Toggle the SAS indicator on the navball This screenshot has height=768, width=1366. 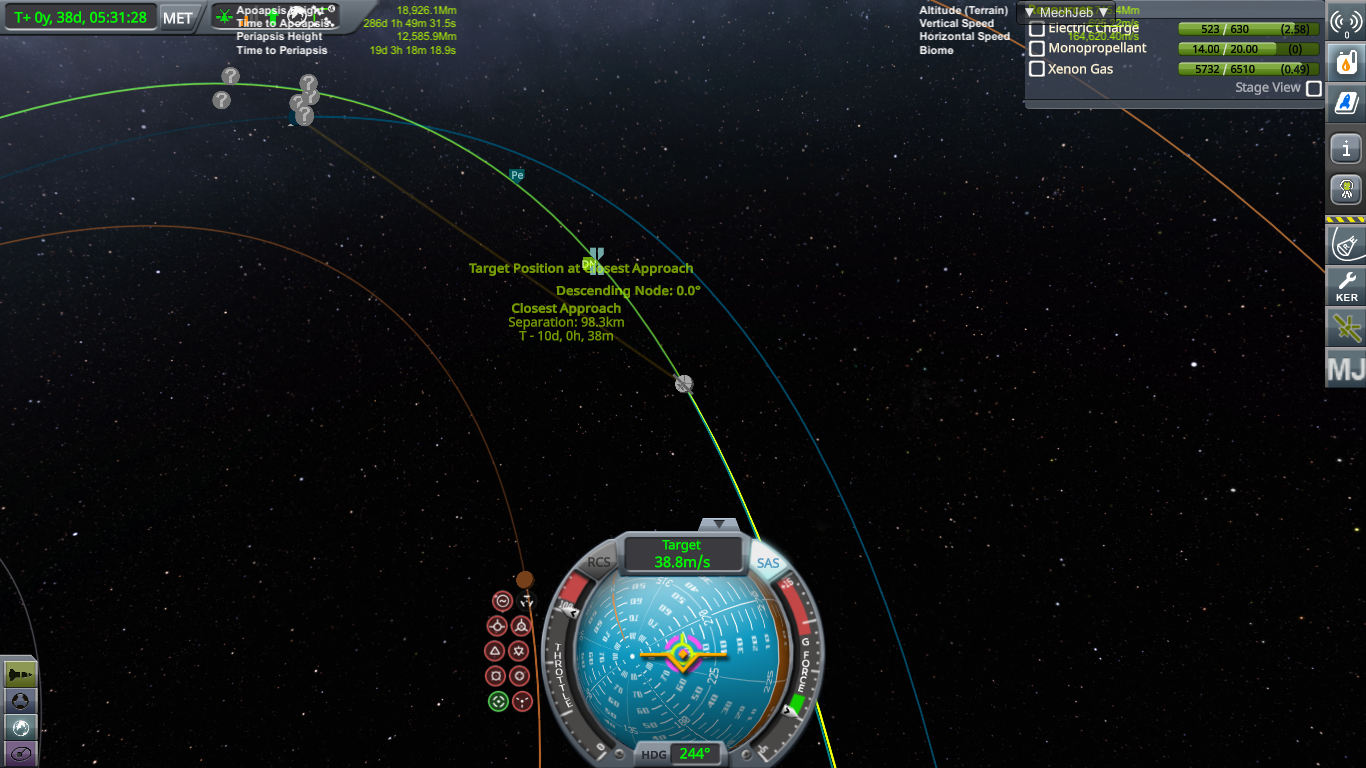(x=768, y=564)
